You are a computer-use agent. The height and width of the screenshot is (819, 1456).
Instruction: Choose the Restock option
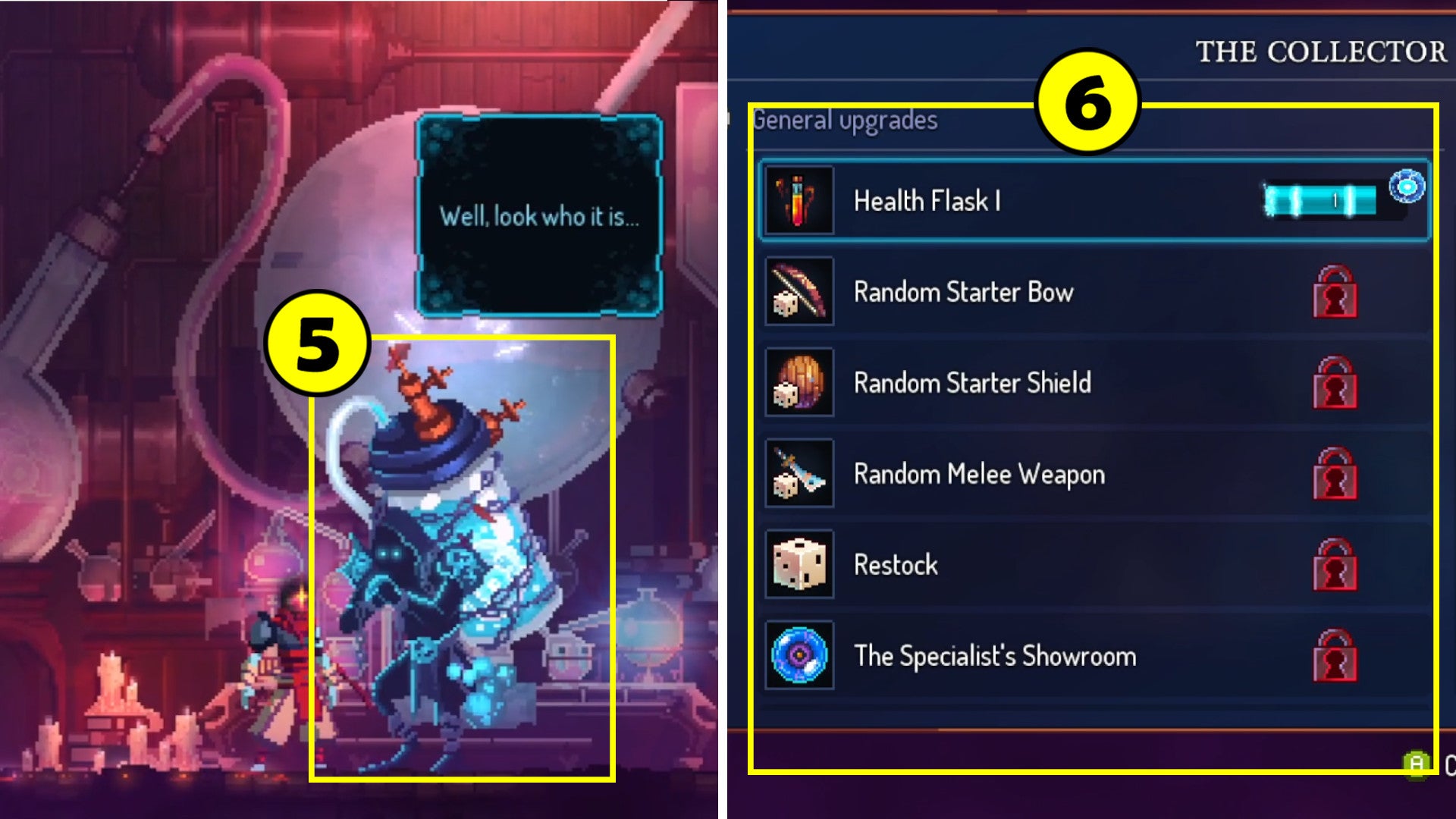[1062, 565]
